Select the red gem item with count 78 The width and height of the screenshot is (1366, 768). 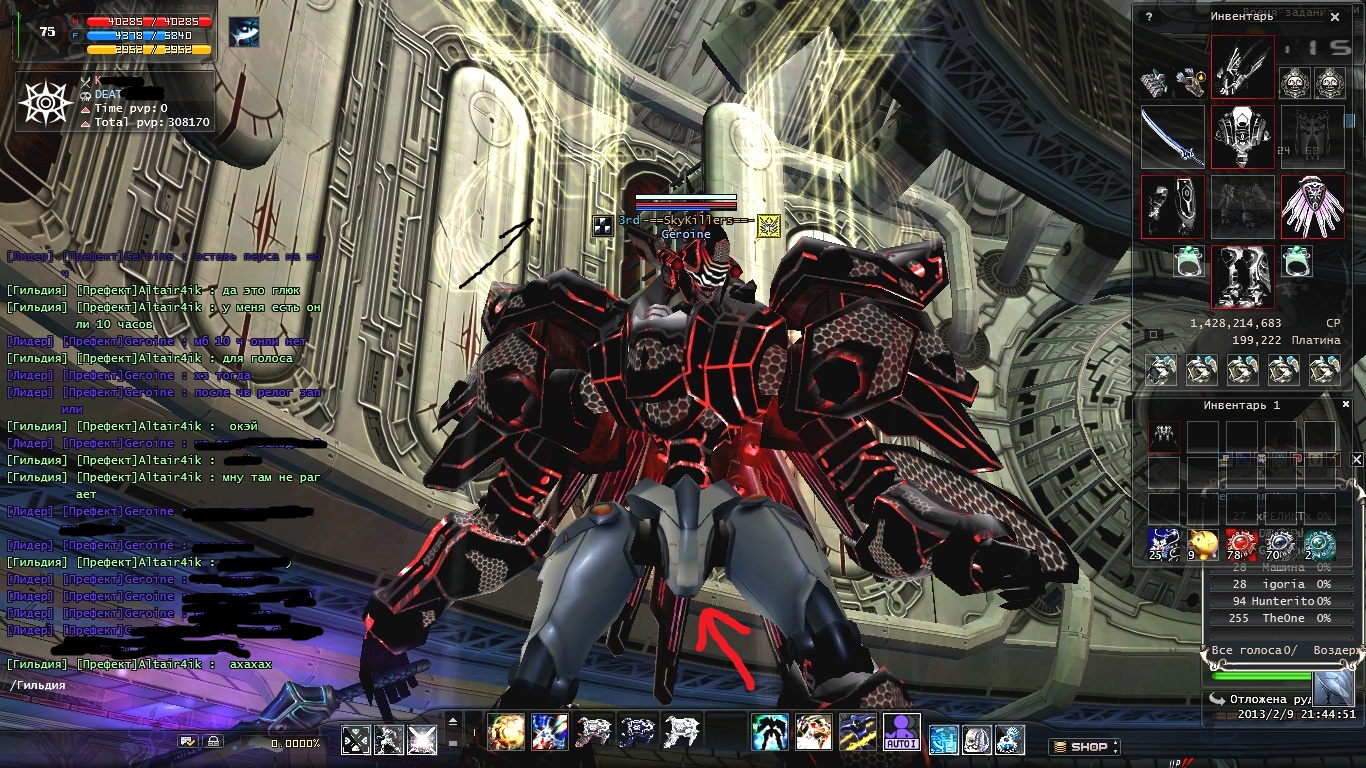coord(1242,545)
